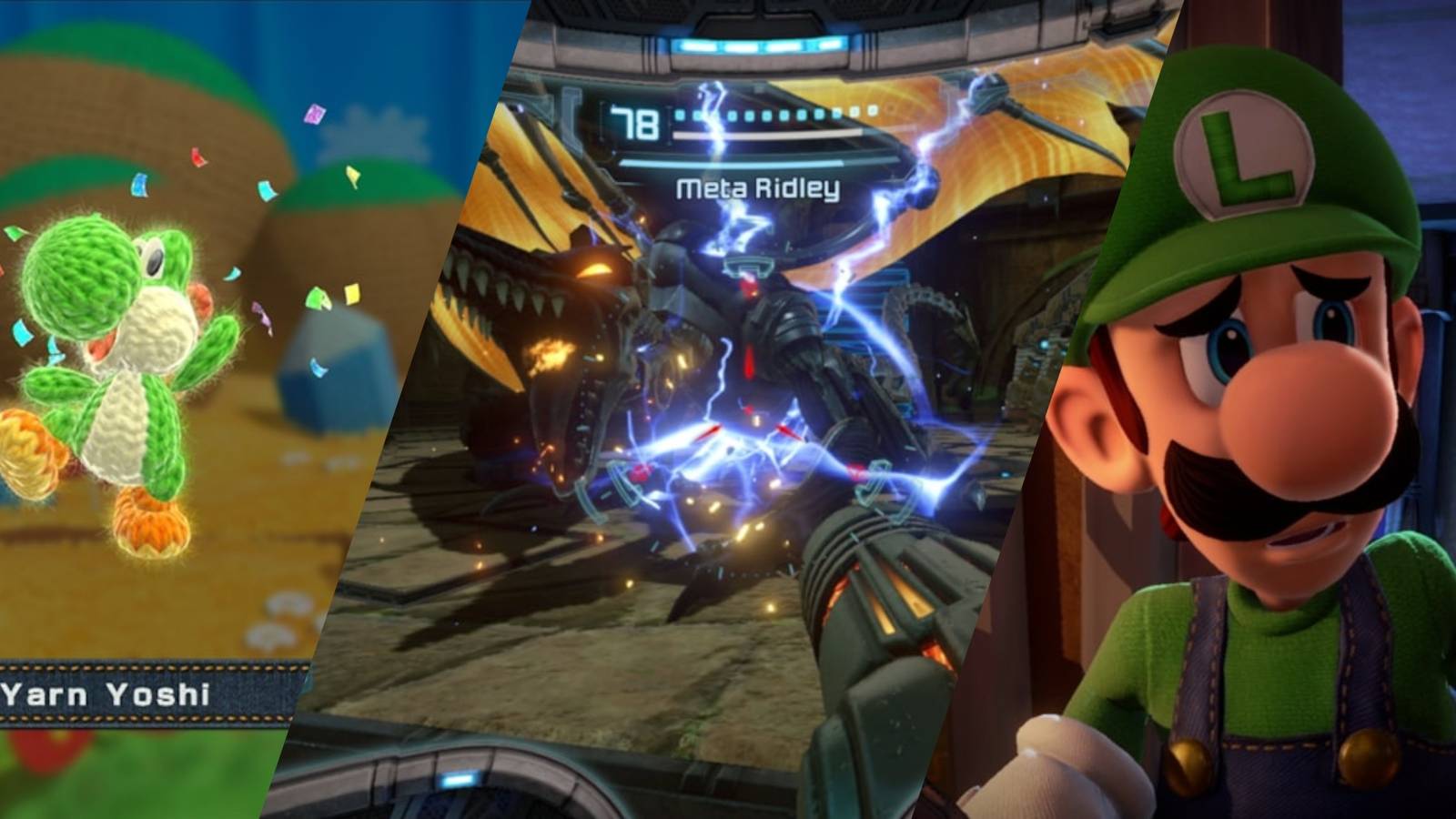Select the Meta Ridley boss name label
The image size is (1456, 819).
(755, 187)
